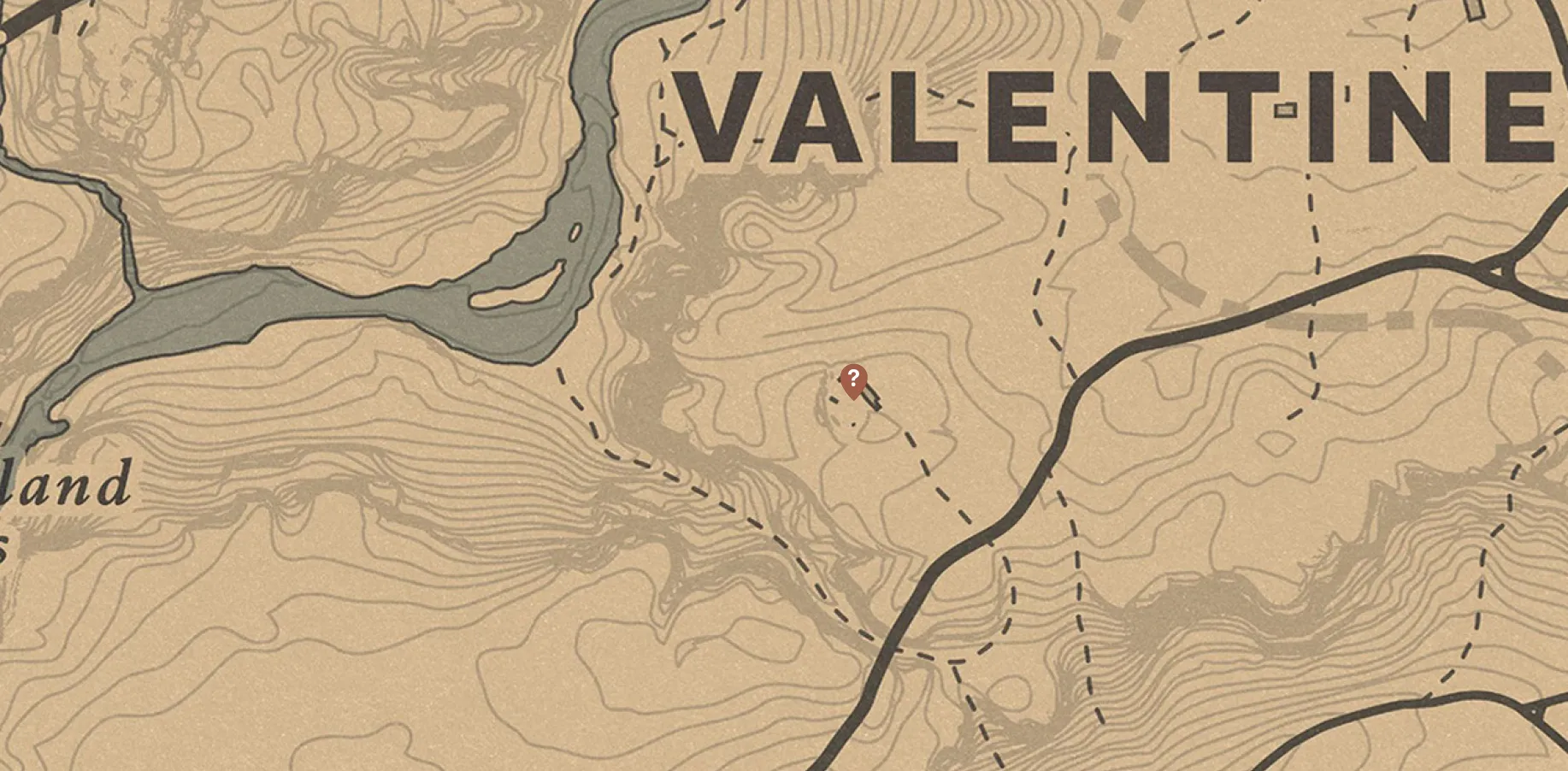Click the cabin icon northeast of the VALENTINE label

pos(1473,12)
